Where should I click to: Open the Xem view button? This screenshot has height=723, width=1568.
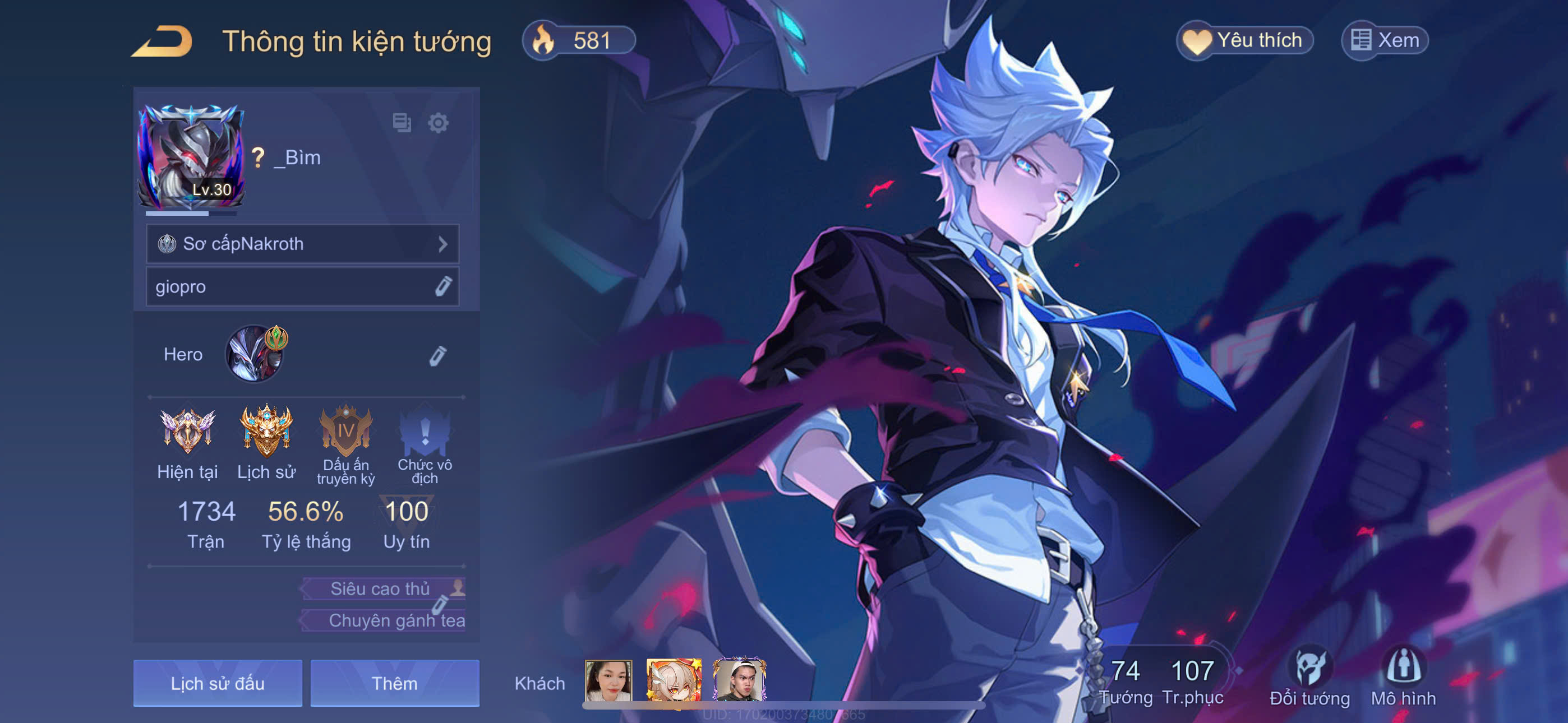coord(1385,41)
